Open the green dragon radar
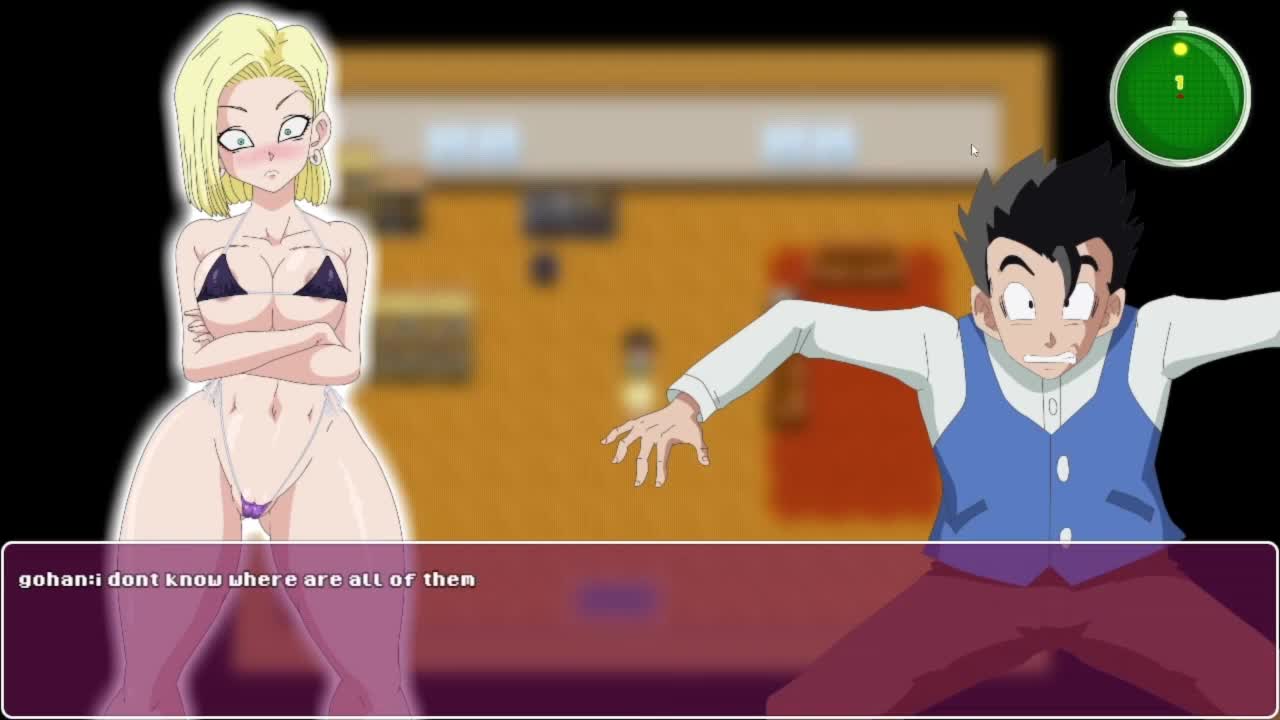This screenshot has width=1280, height=720. point(1180,94)
